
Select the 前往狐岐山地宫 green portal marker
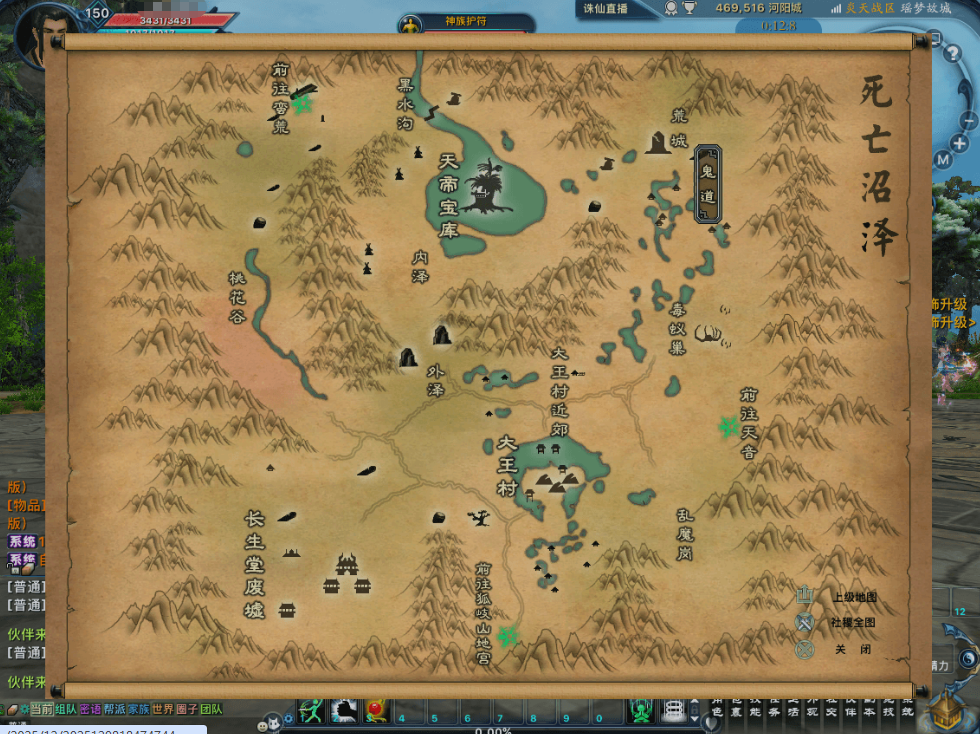(x=509, y=635)
